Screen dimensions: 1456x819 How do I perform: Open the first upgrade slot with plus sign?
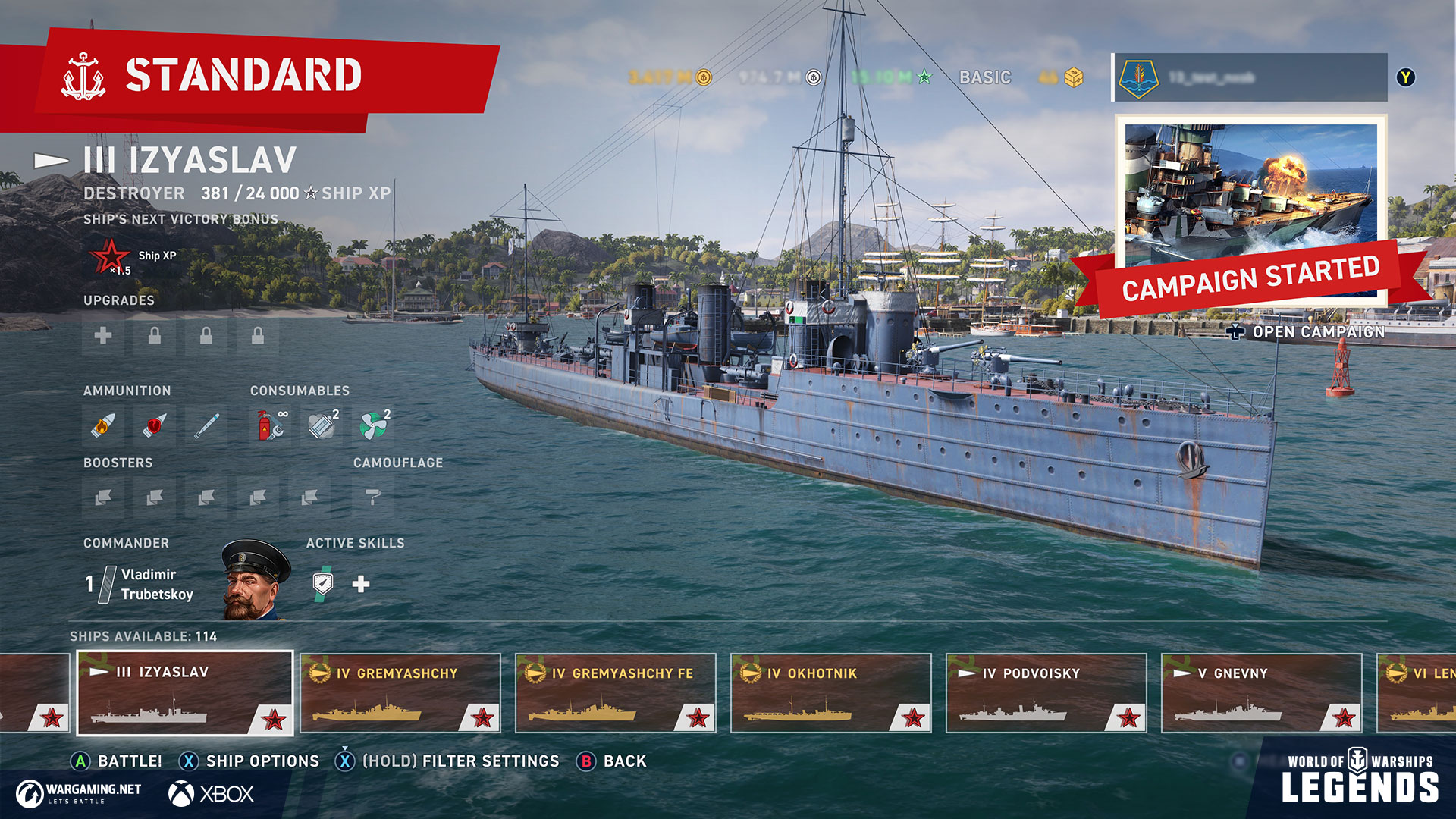pos(103,335)
